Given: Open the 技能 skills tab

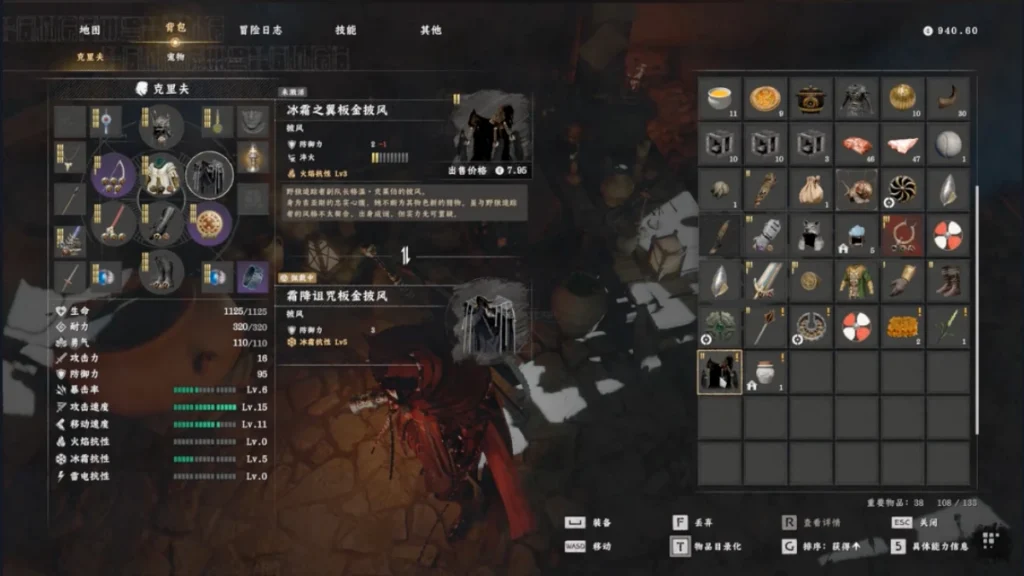Looking at the screenshot, I should [345, 30].
